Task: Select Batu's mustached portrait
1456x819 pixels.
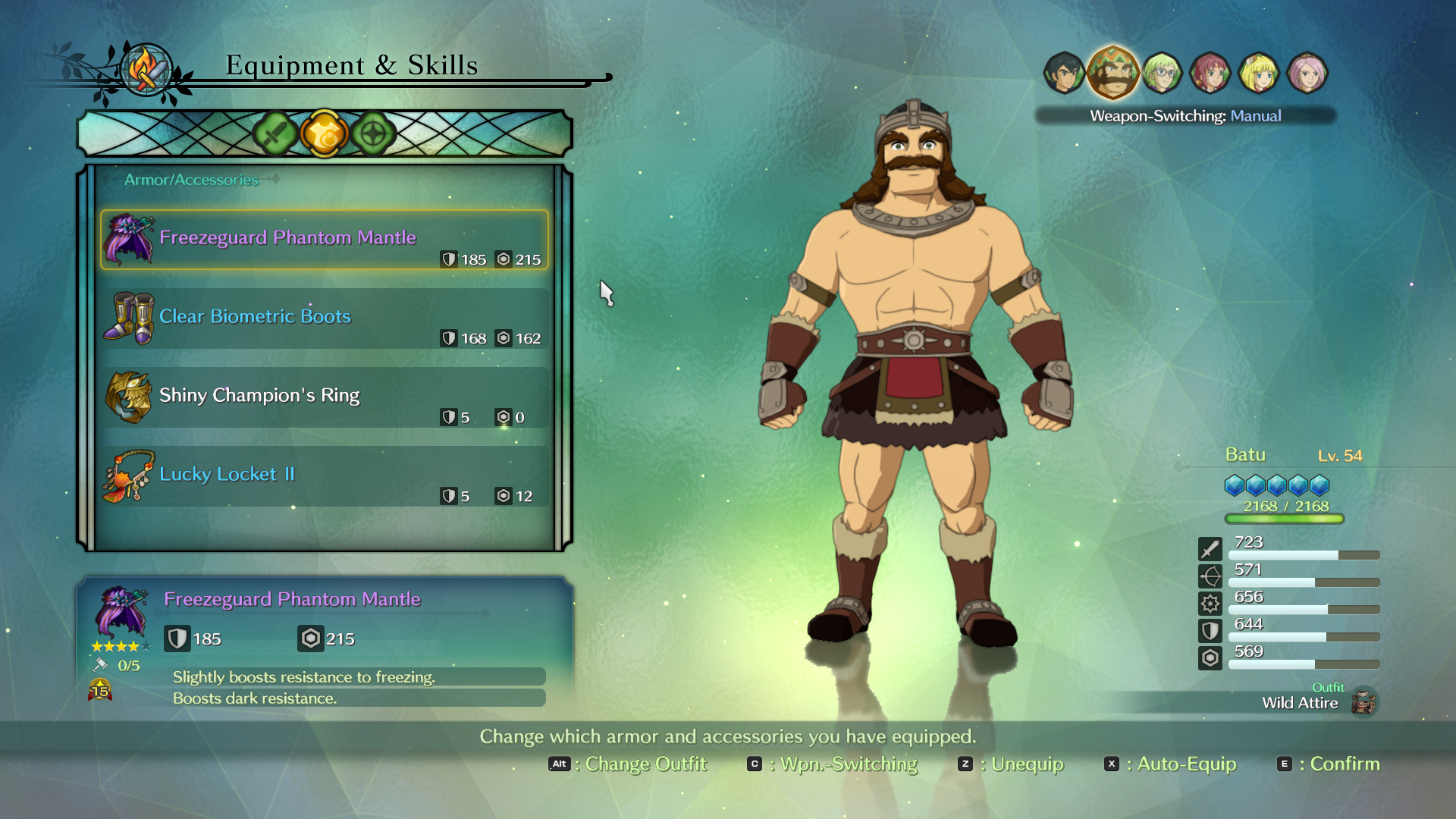Action: [x=1112, y=73]
